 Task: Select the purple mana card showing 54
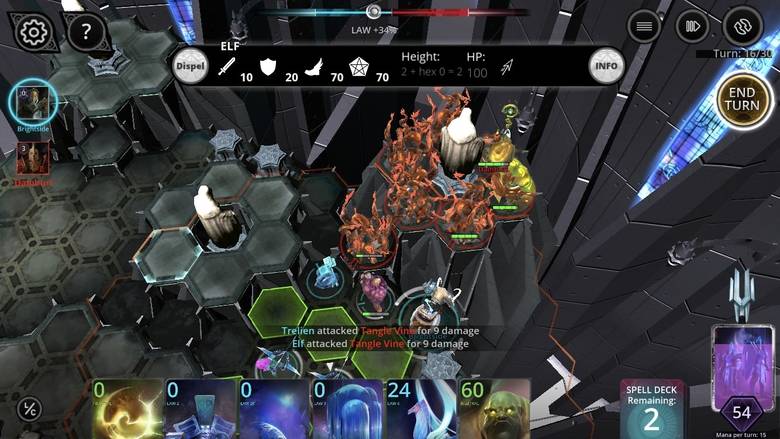point(741,380)
